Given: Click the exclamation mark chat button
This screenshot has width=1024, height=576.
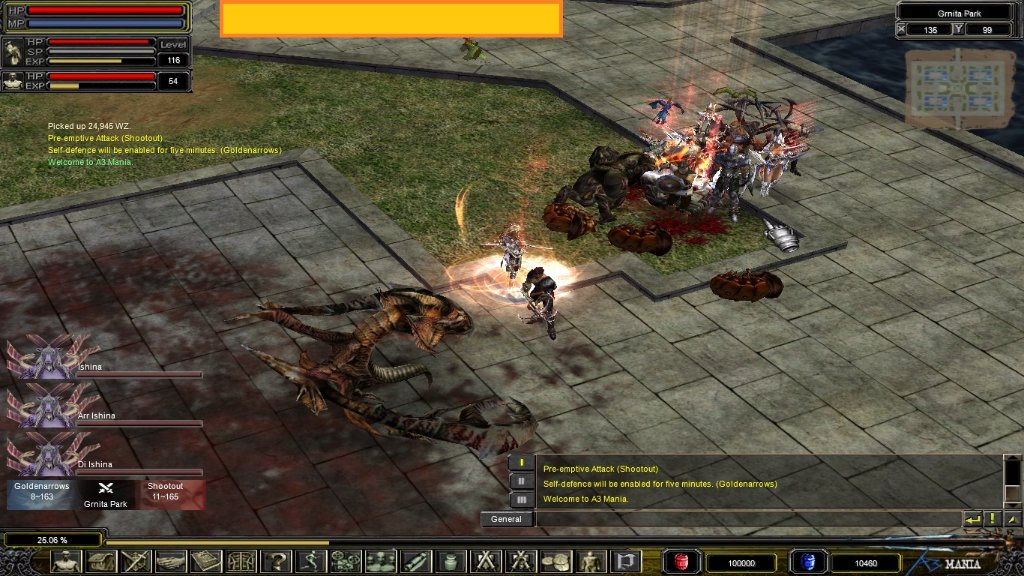Looking at the screenshot, I should tap(992, 519).
